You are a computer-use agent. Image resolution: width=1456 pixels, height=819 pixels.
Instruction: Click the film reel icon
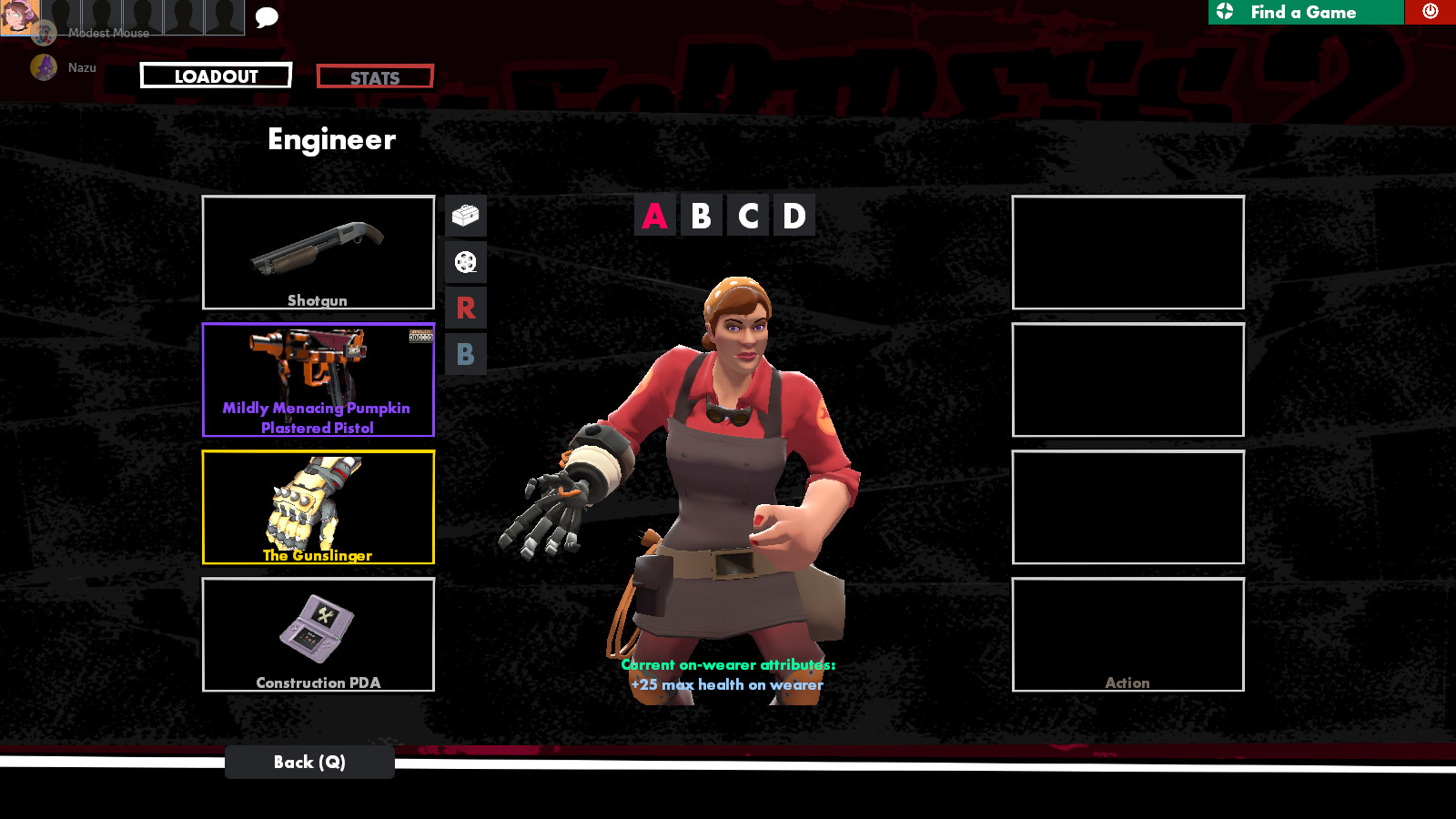click(465, 262)
